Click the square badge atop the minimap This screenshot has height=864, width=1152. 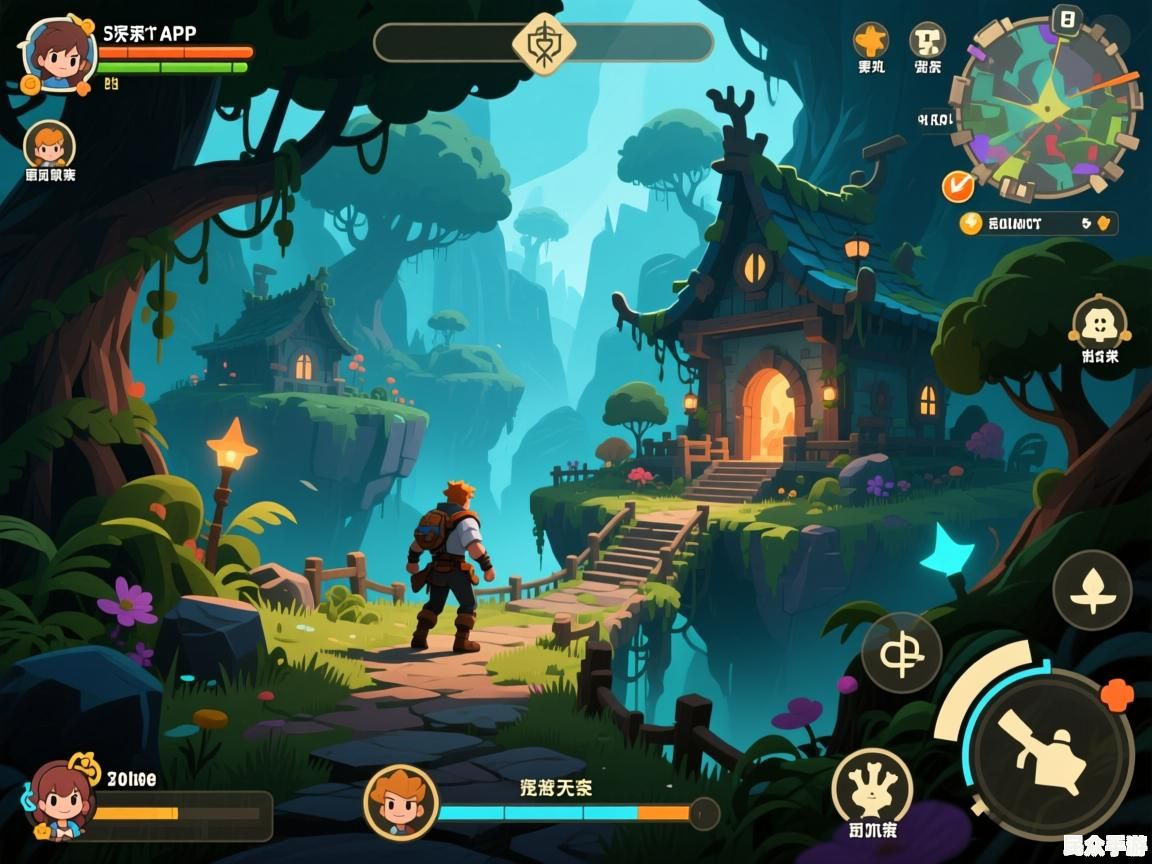click(x=1068, y=19)
